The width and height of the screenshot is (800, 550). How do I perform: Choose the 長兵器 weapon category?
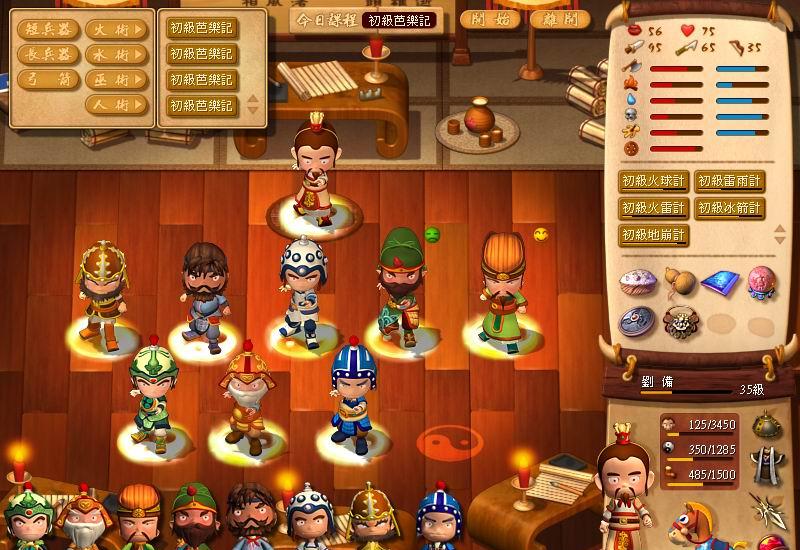pyautogui.click(x=46, y=55)
